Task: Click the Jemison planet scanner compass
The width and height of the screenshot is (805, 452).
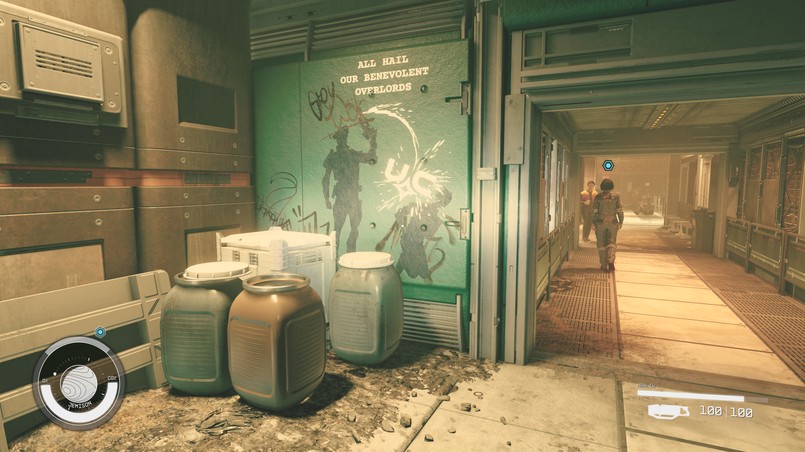Action: point(78,383)
